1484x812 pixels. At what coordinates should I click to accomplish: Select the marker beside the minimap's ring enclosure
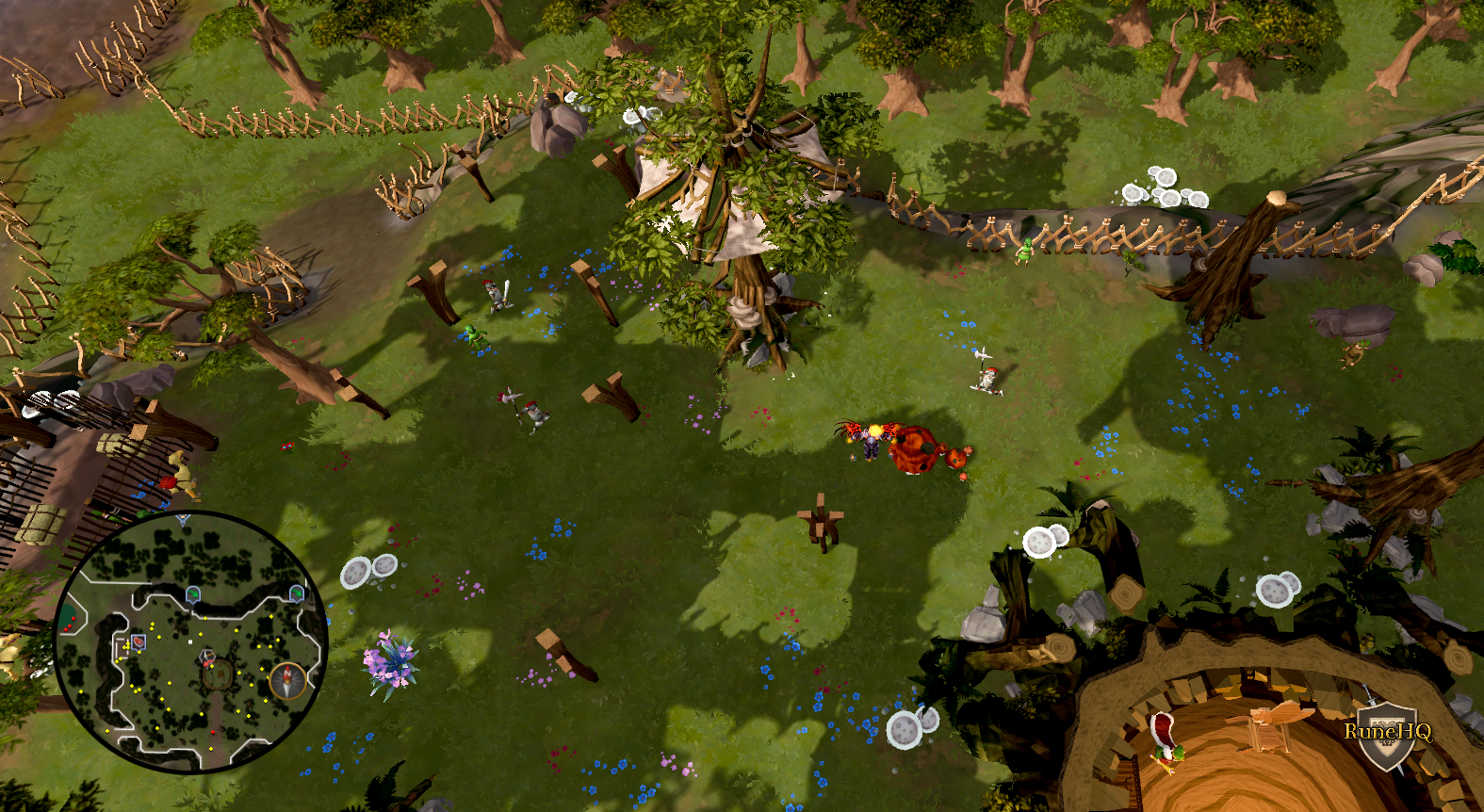pyautogui.click(x=206, y=657)
